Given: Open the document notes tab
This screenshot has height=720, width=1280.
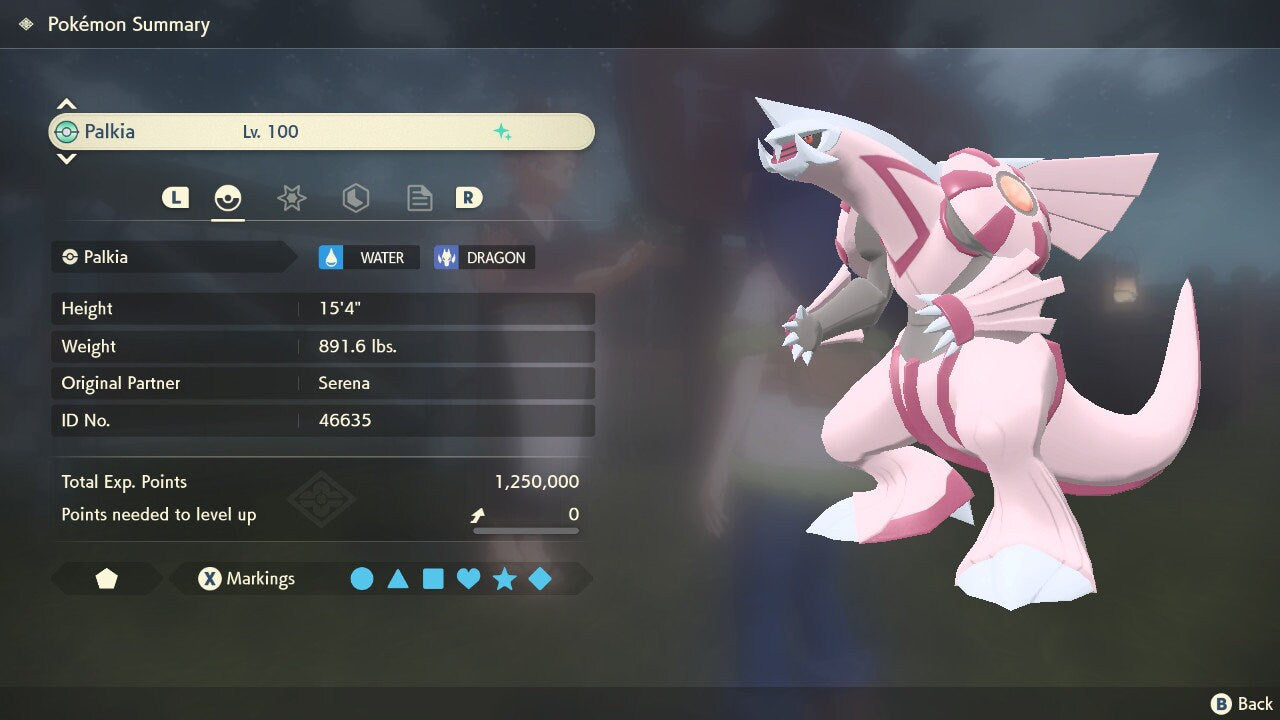Looking at the screenshot, I should coord(419,198).
